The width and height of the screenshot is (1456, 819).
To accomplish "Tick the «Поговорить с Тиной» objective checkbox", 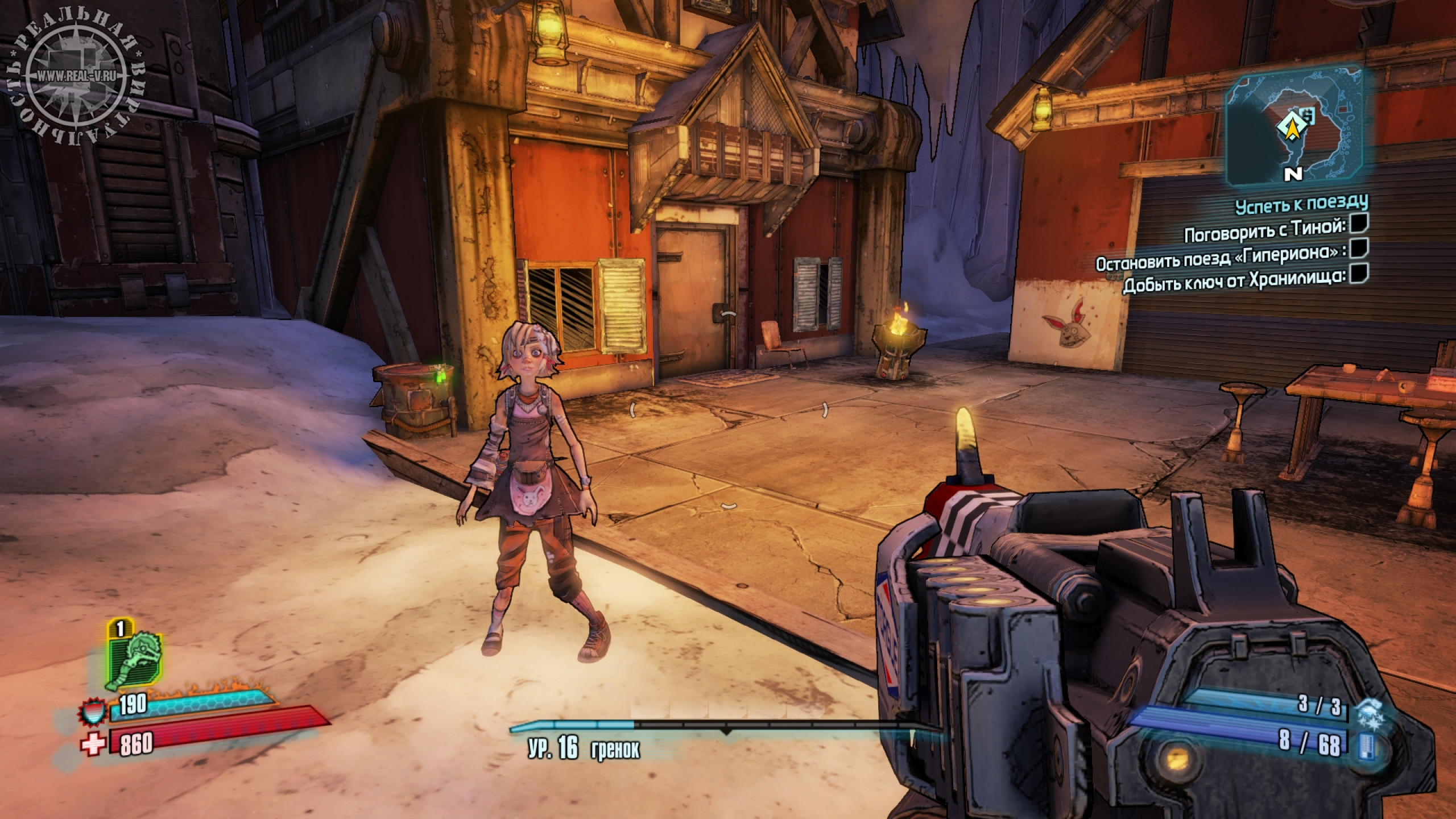I will point(1359,225).
